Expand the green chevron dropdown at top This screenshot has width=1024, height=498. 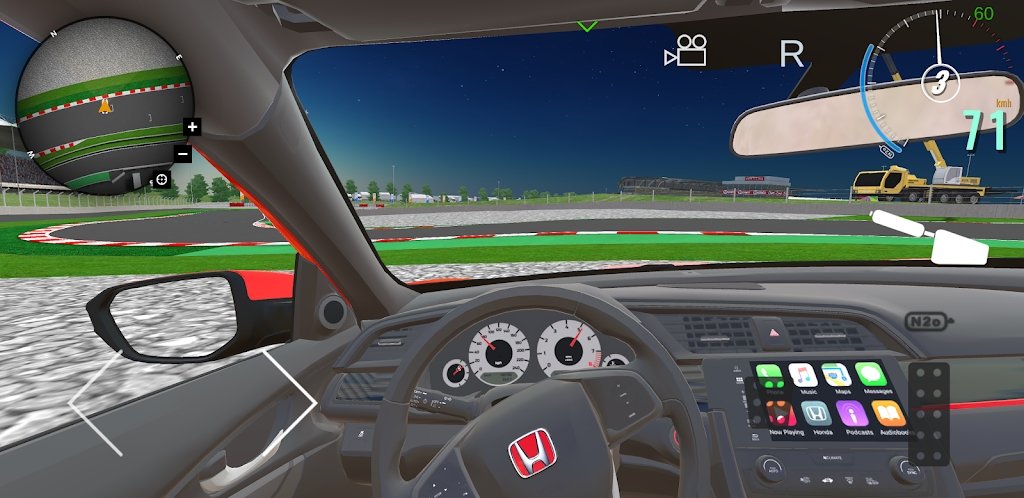(588, 25)
